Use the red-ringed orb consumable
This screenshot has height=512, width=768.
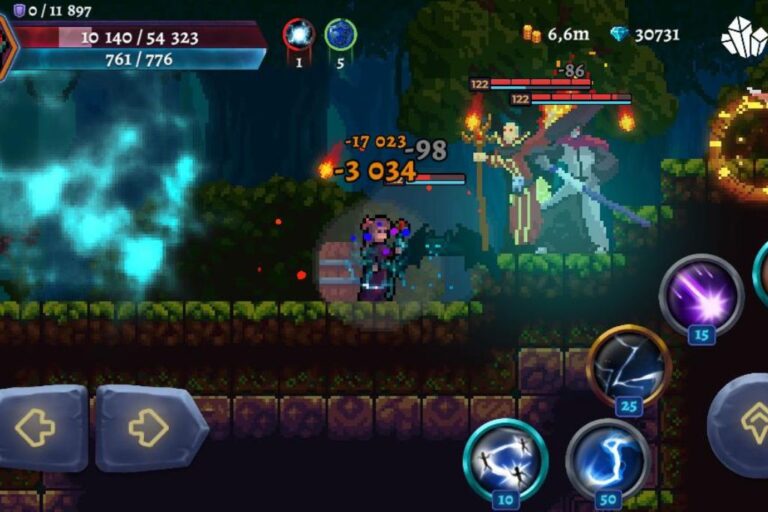click(x=298, y=36)
